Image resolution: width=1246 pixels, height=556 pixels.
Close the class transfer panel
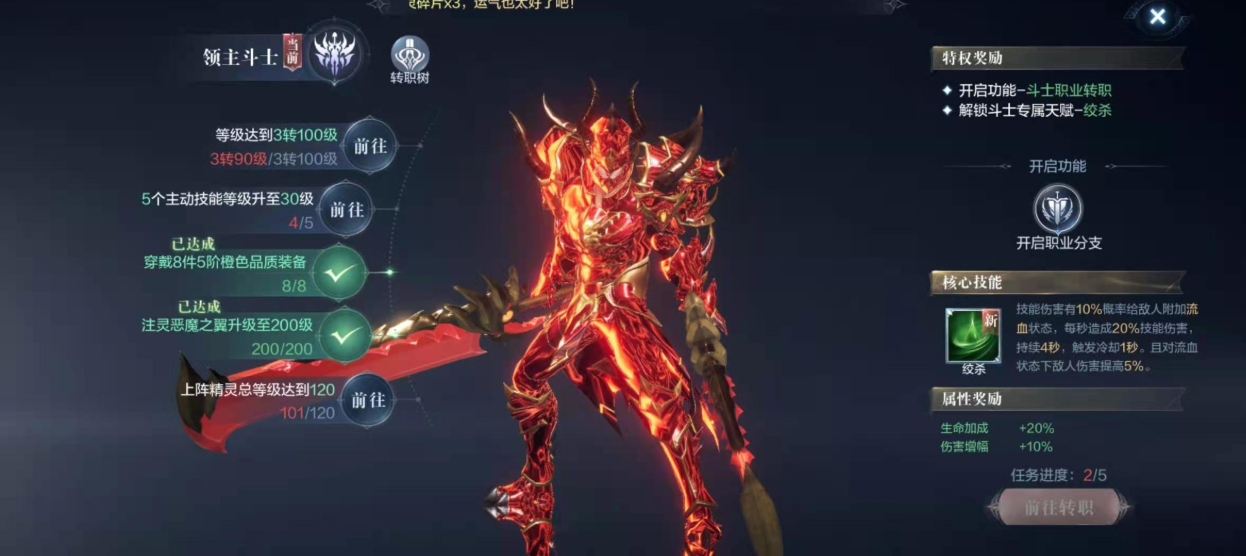pos(1157,16)
